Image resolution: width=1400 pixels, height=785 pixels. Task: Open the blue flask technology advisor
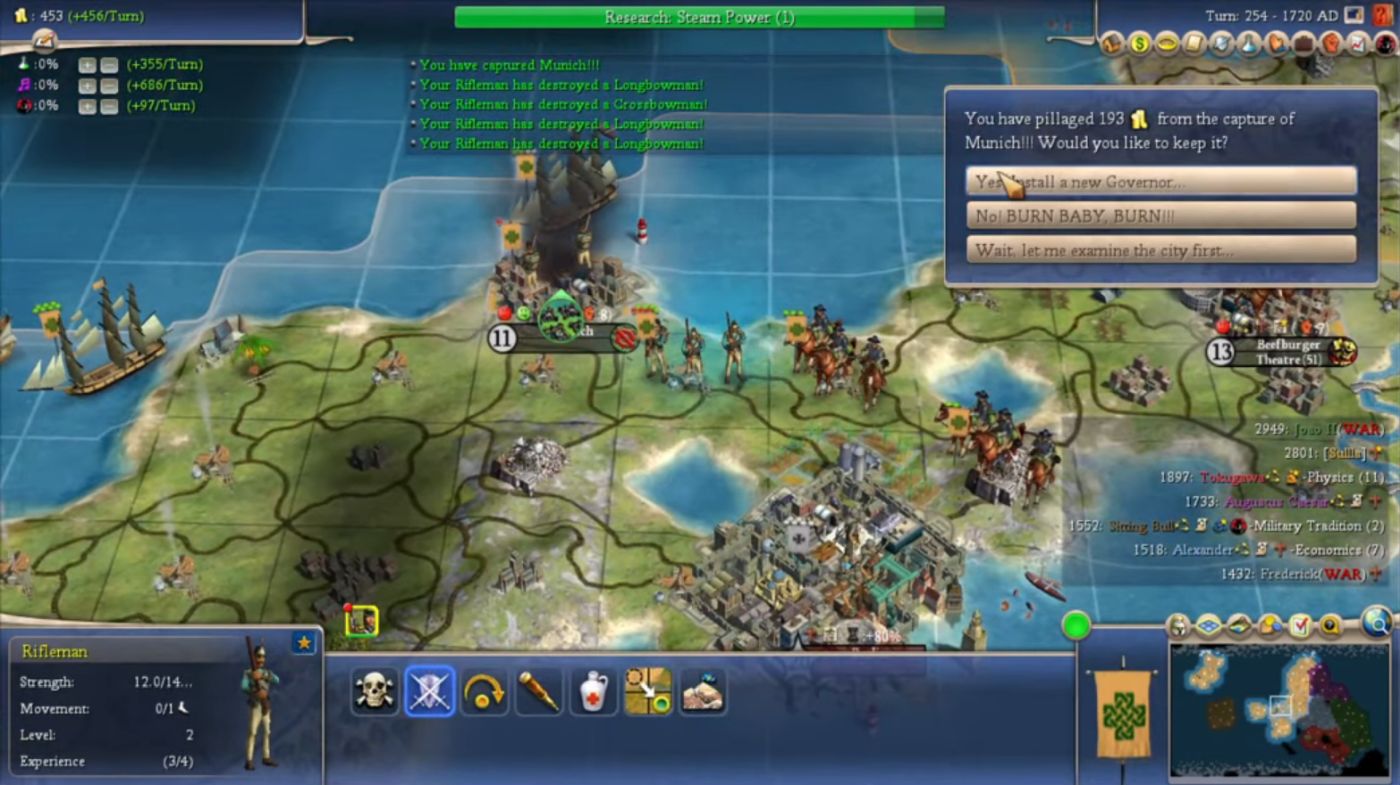tap(1249, 44)
